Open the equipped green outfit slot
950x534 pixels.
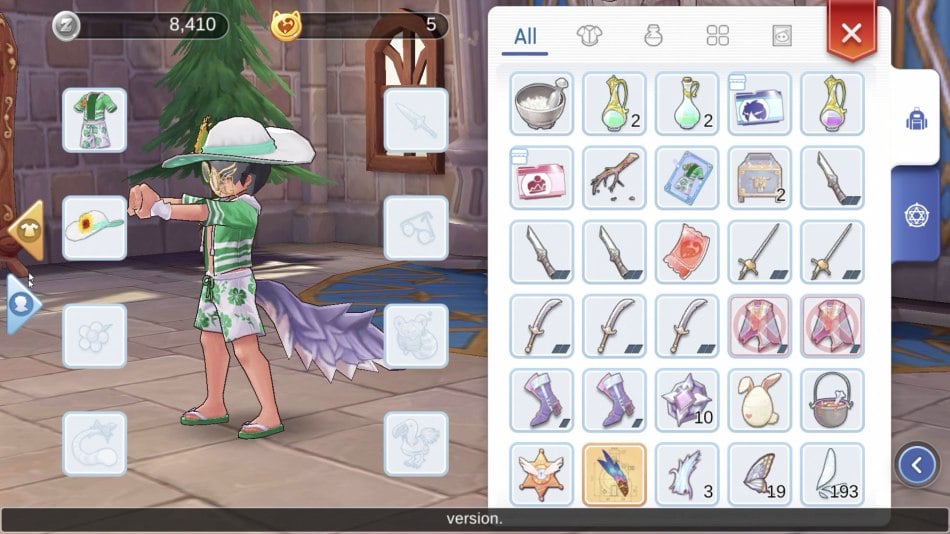(x=94, y=120)
